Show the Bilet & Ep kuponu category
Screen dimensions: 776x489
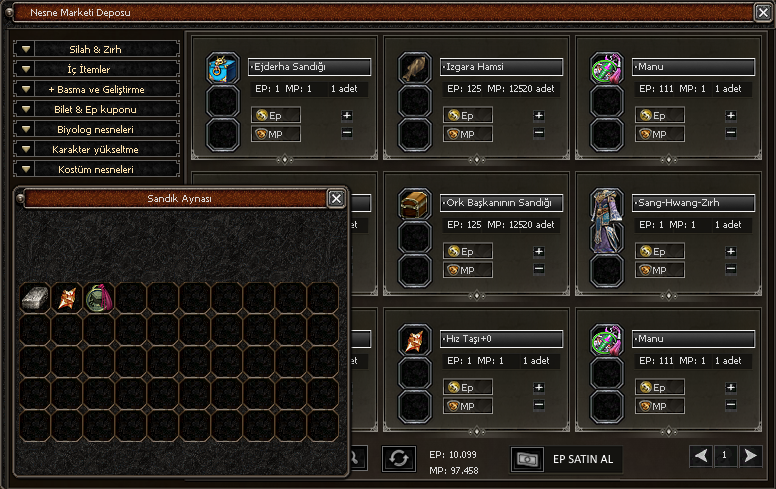(x=96, y=109)
